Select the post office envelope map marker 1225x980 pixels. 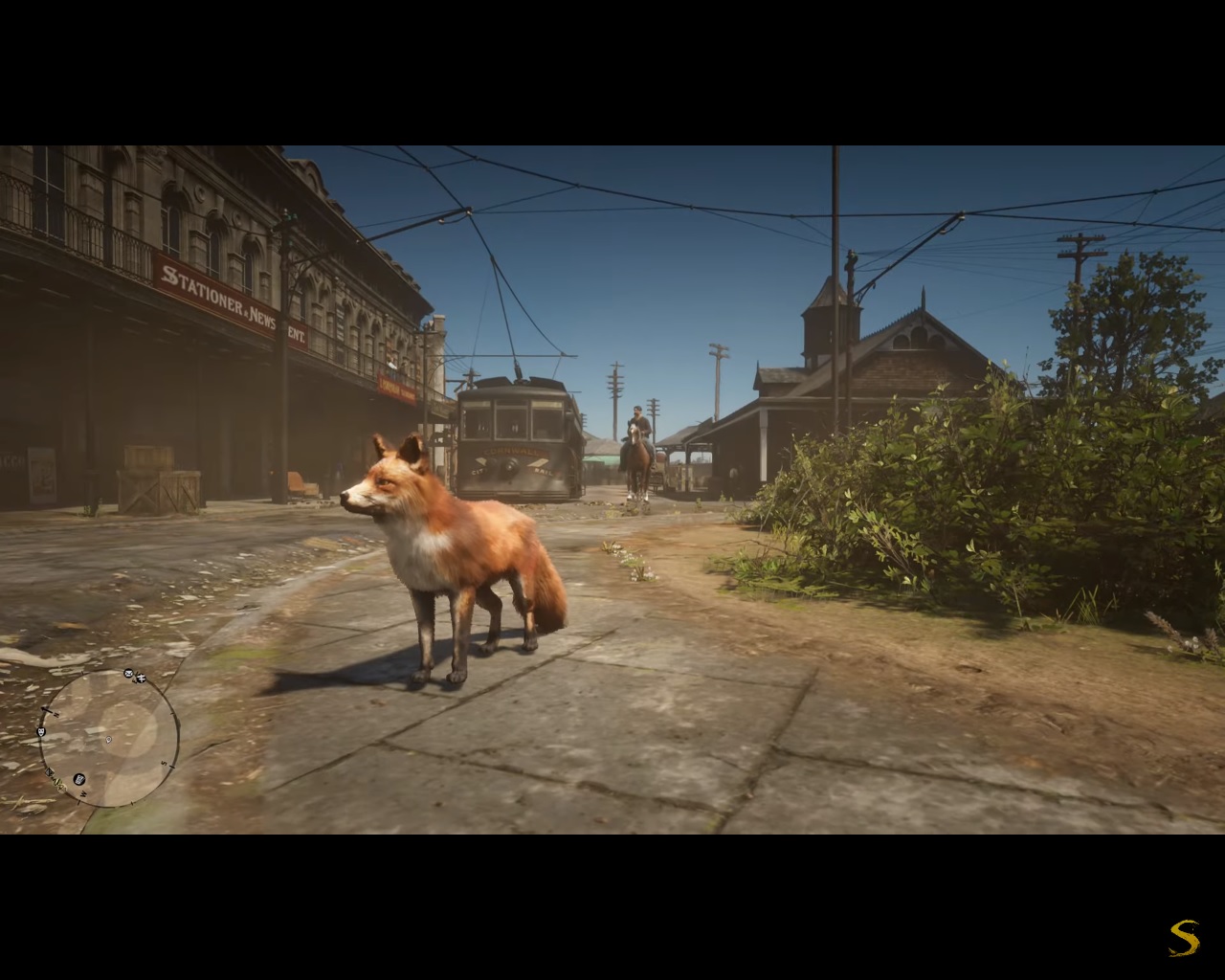(128, 674)
